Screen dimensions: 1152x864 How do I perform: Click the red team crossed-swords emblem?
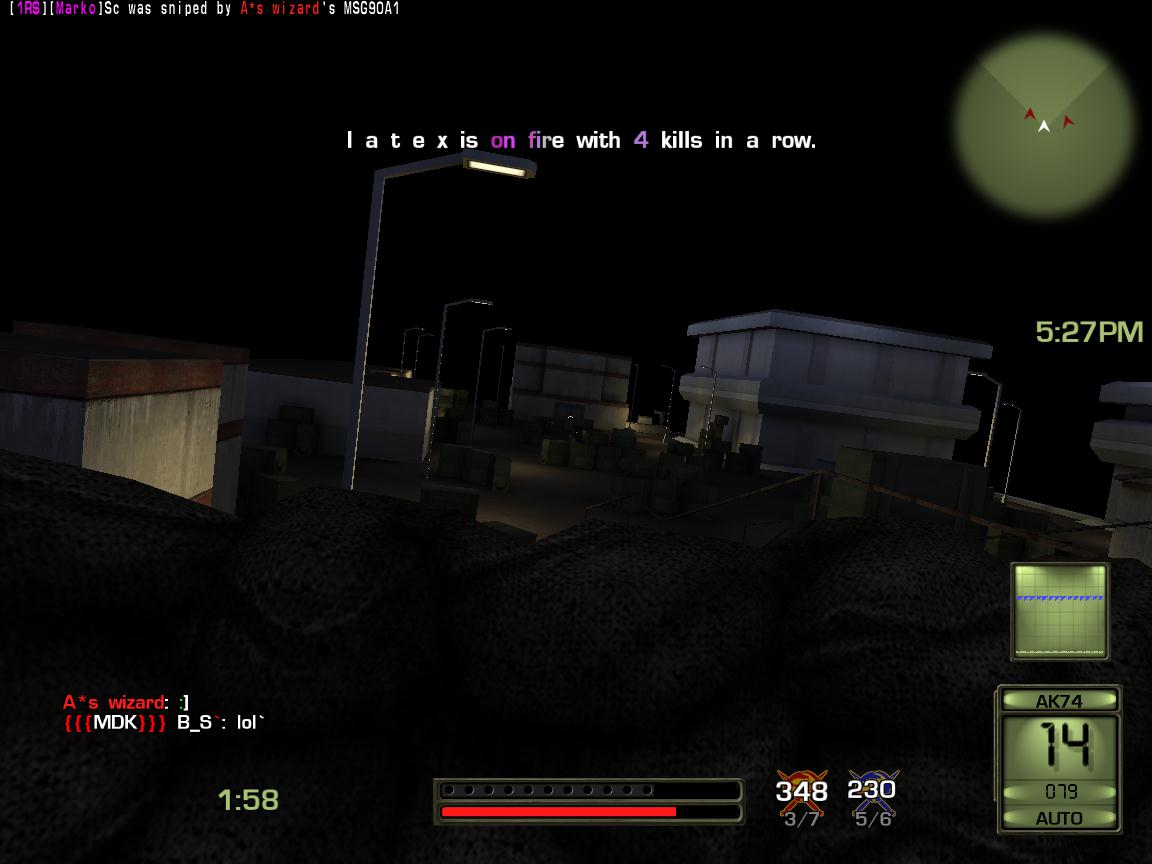802,790
